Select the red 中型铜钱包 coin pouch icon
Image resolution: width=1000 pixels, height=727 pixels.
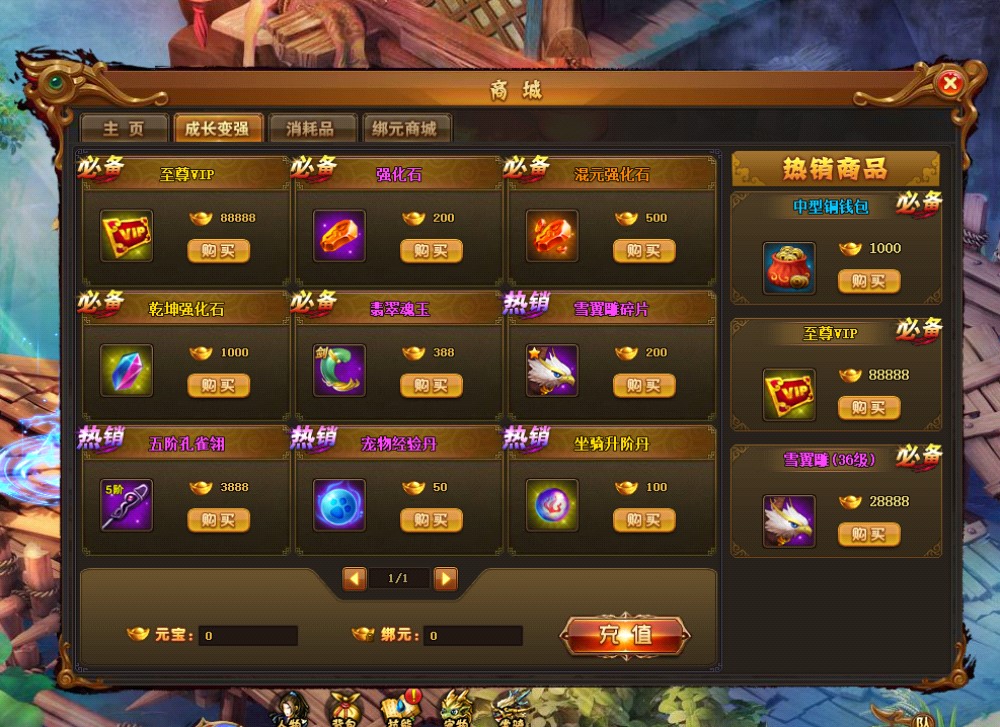tap(789, 268)
